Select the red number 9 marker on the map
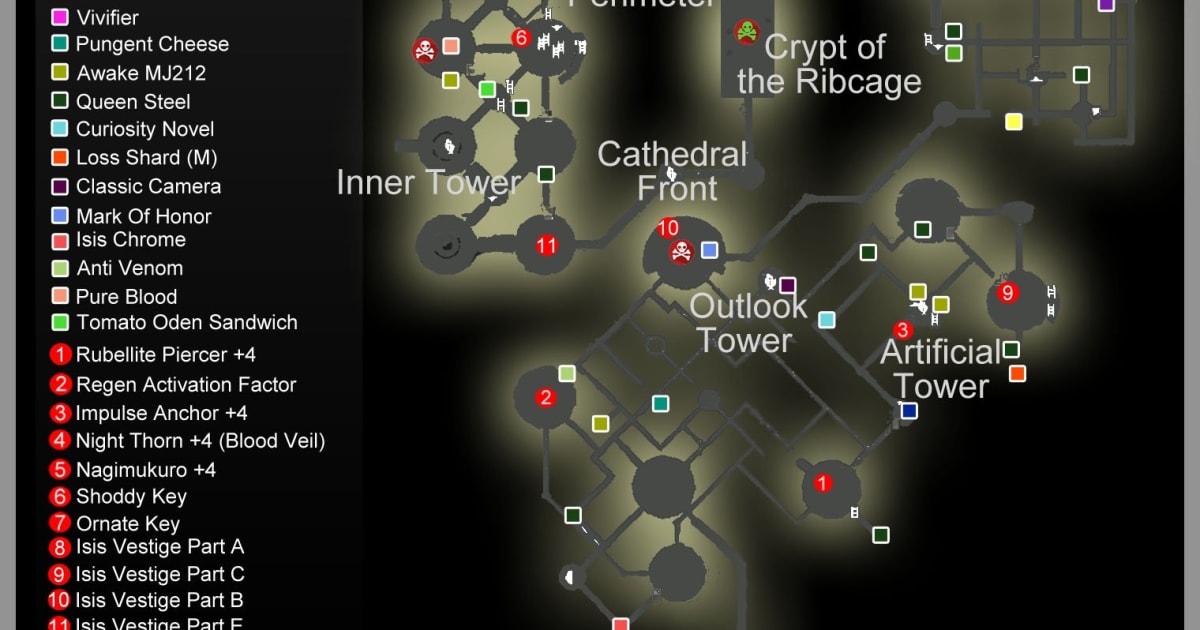Screen dimensions: 1200x630 1008,293
